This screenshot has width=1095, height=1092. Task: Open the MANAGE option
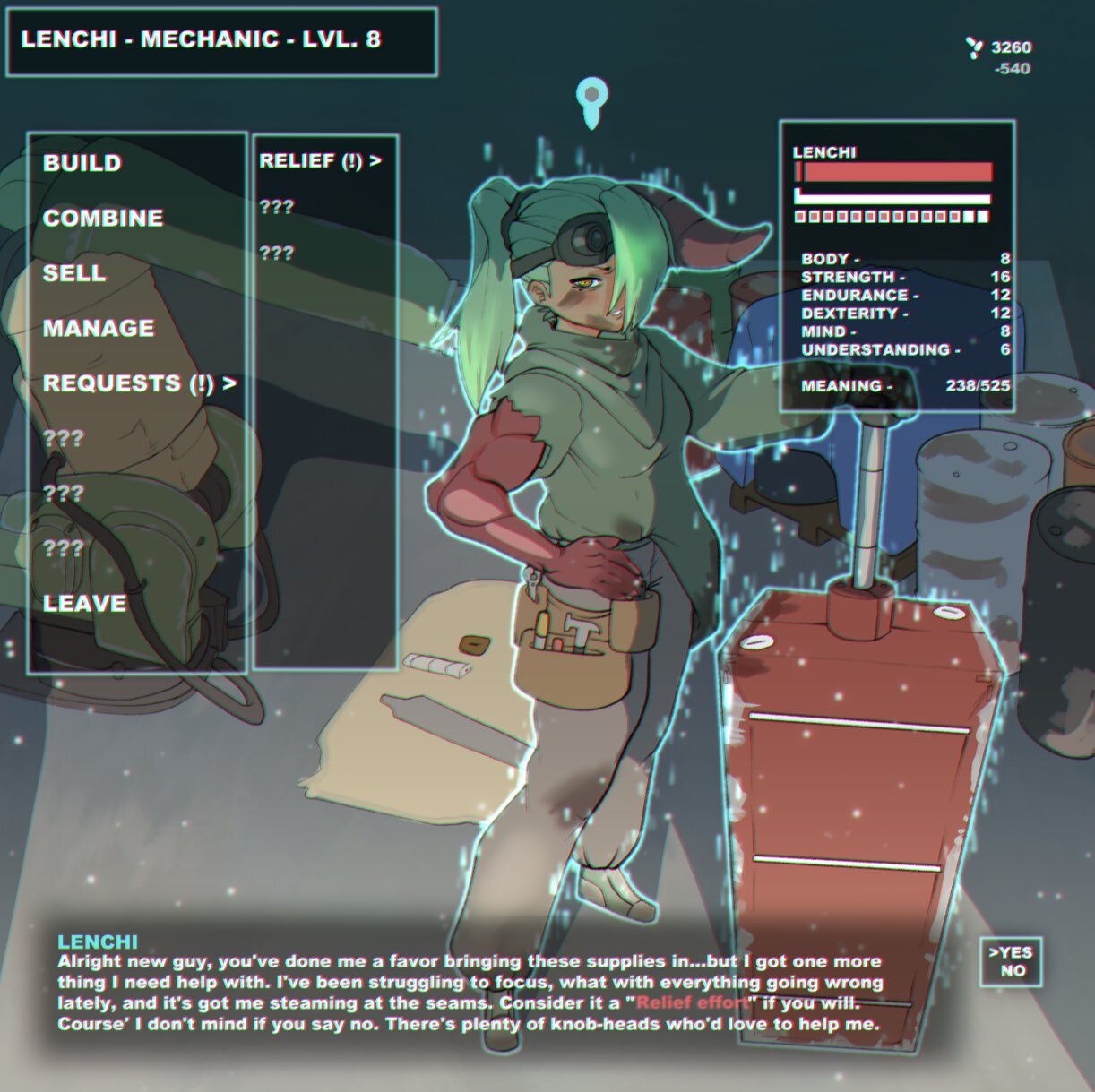pyautogui.click(x=99, y=328)
